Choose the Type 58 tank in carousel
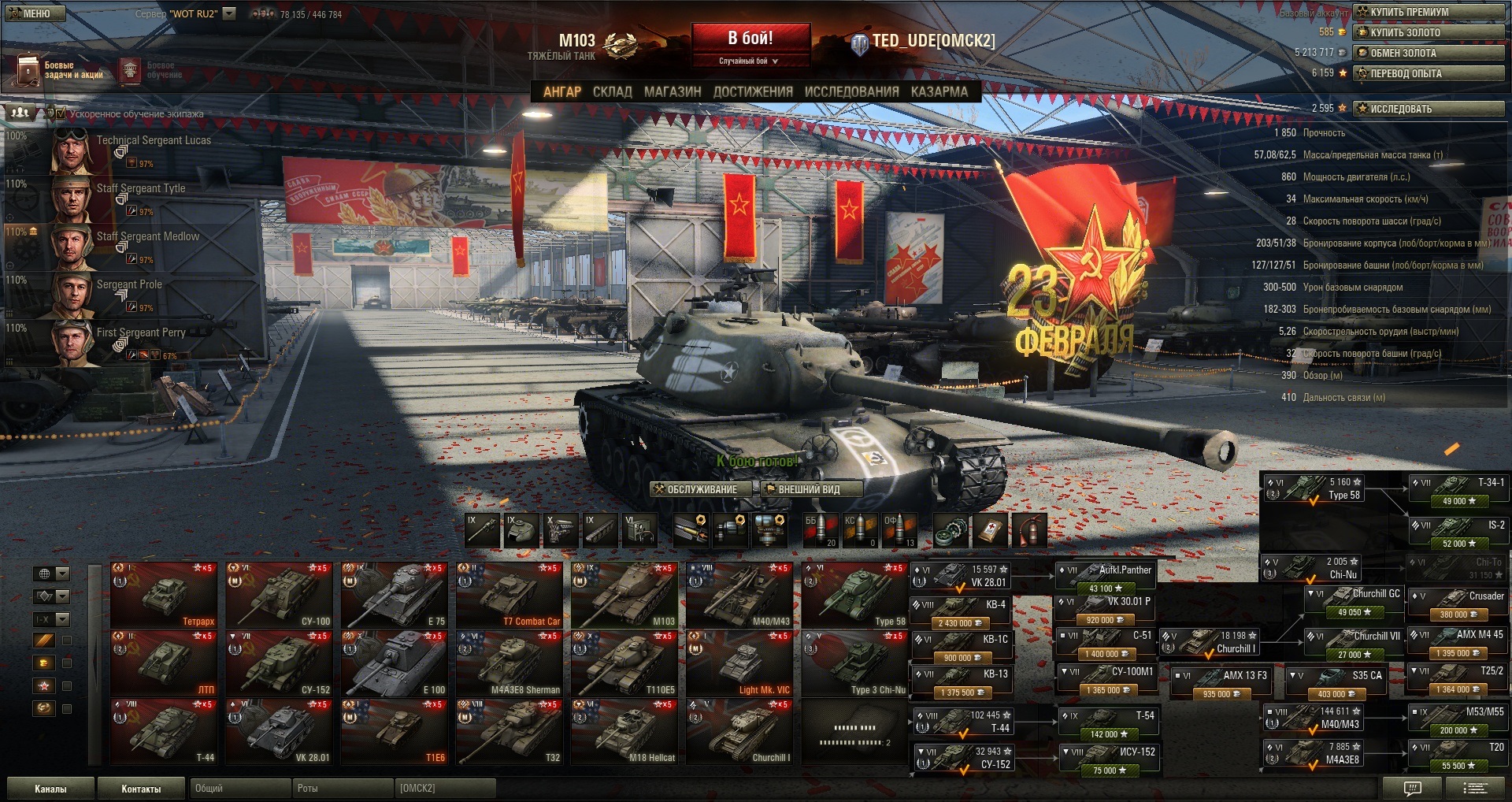Screen dimensions: 1512x802 click(854, 595)
